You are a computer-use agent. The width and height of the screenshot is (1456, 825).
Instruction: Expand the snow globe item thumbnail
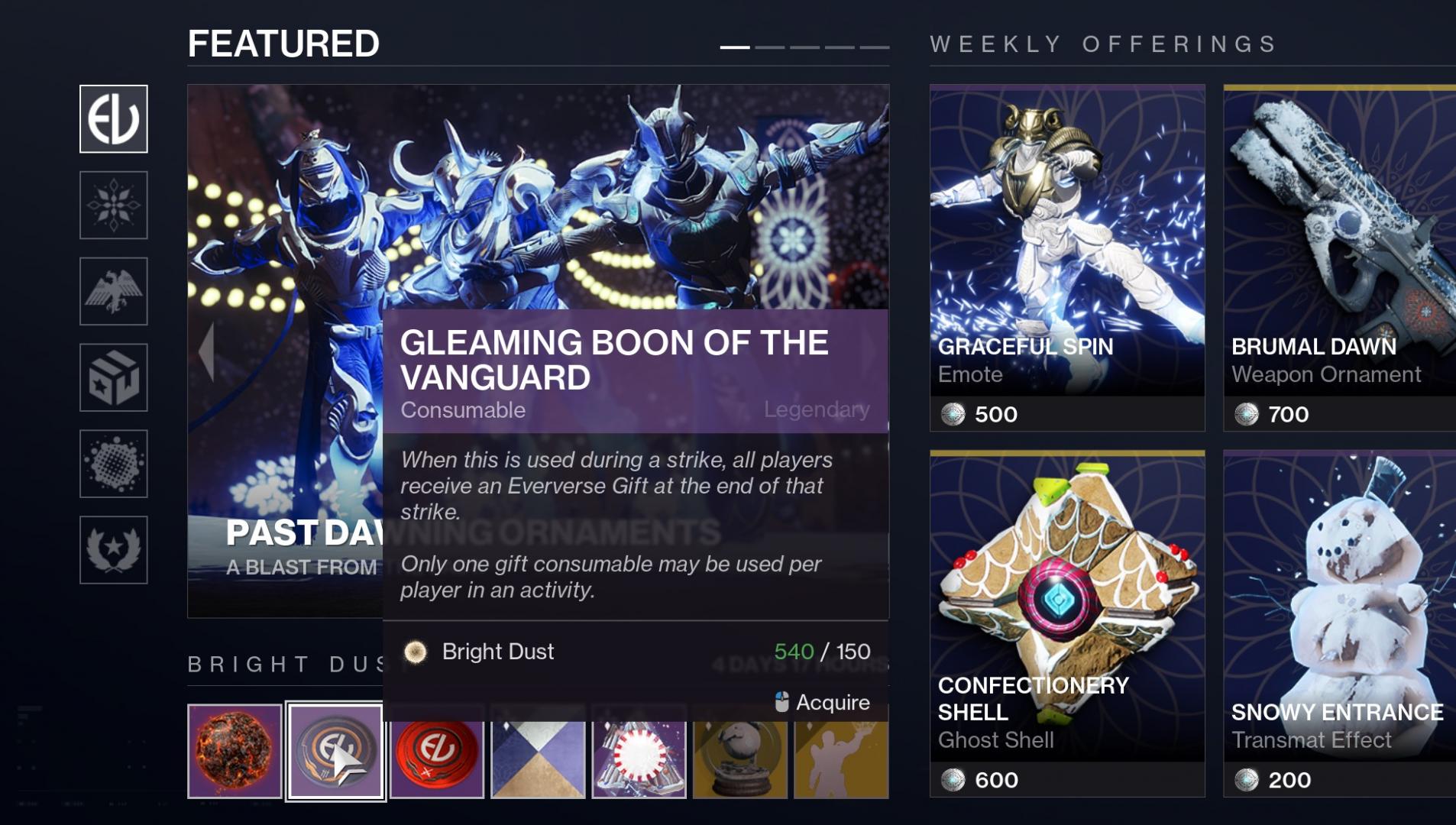[739, 756]
